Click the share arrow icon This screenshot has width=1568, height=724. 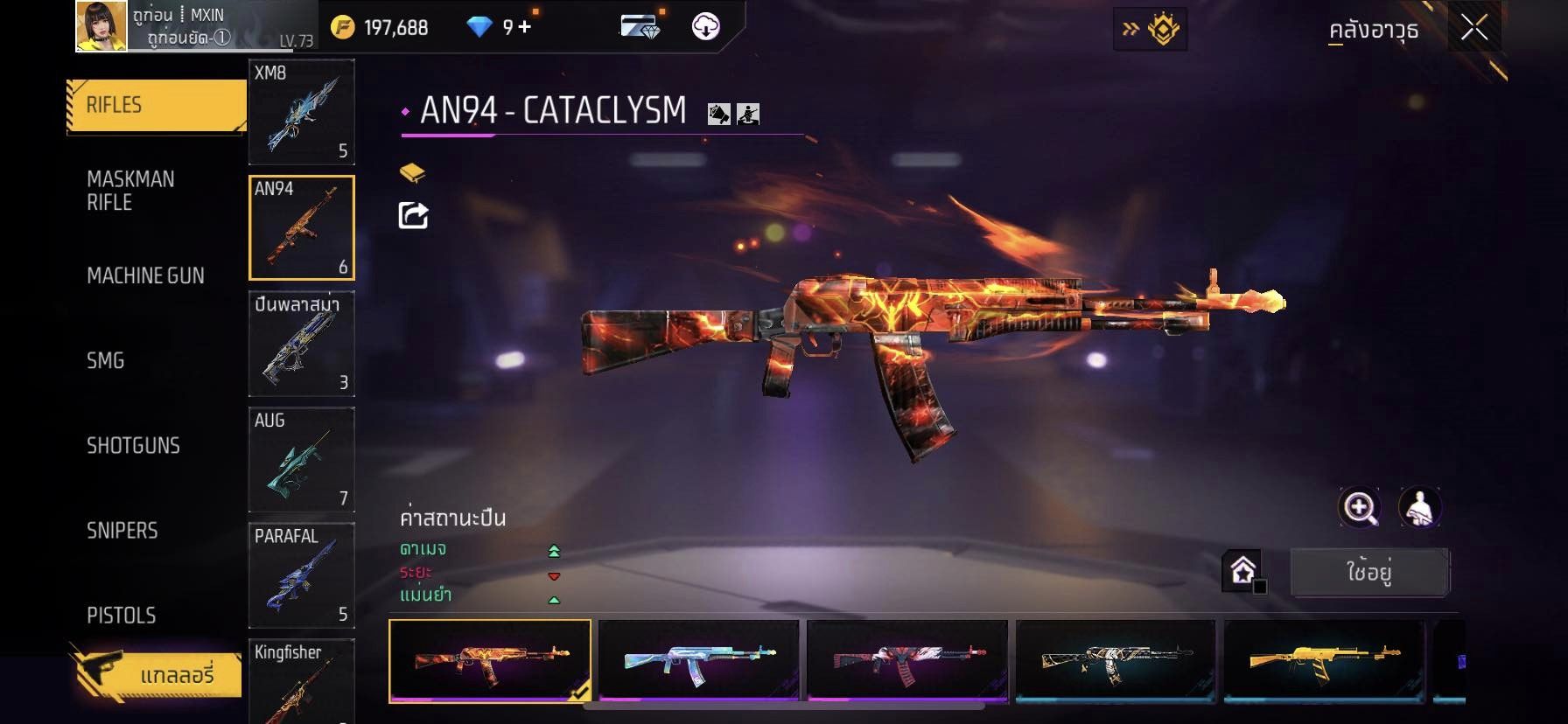pos(413,215)
